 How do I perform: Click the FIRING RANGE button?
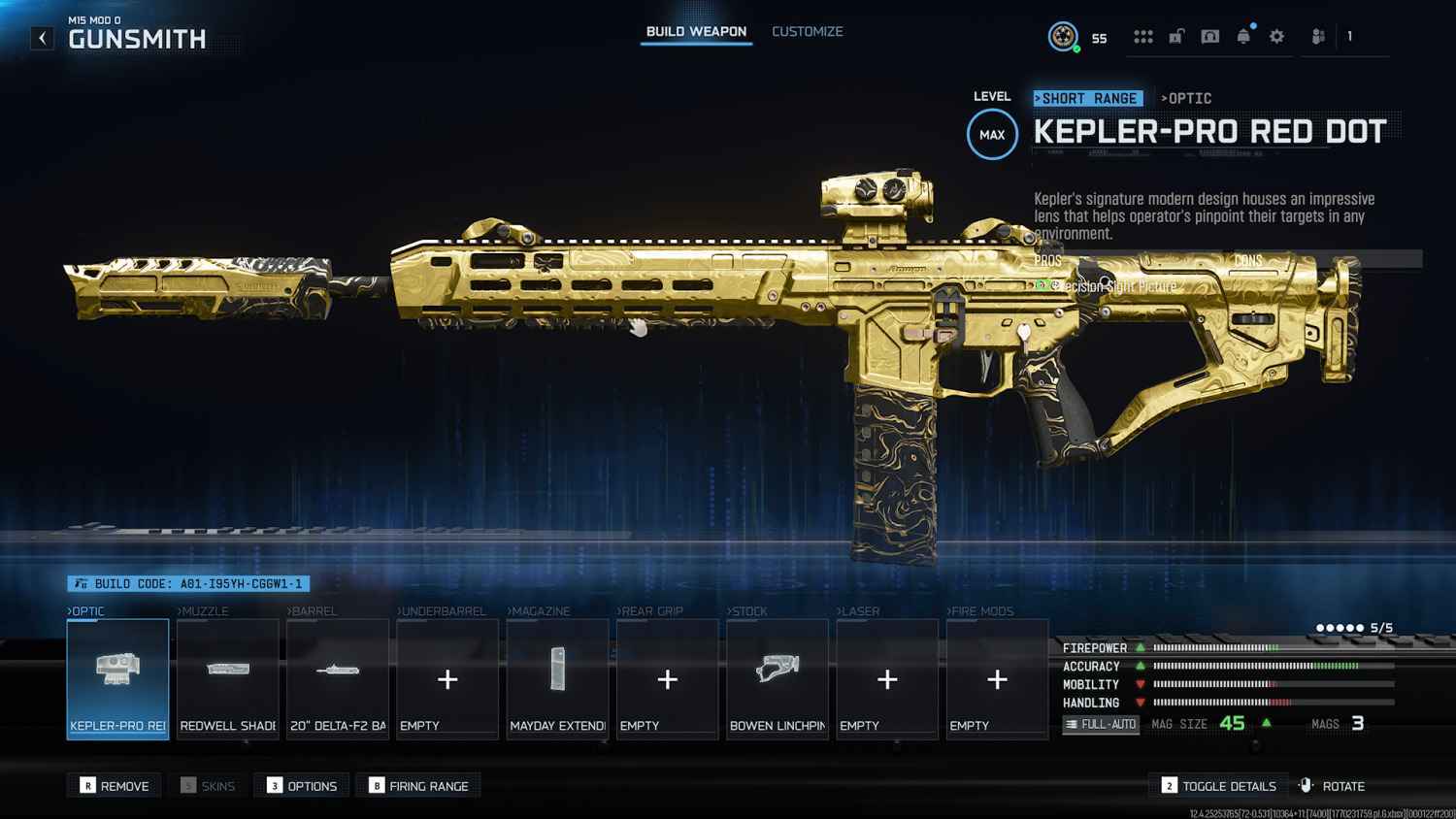coord(418,785)
